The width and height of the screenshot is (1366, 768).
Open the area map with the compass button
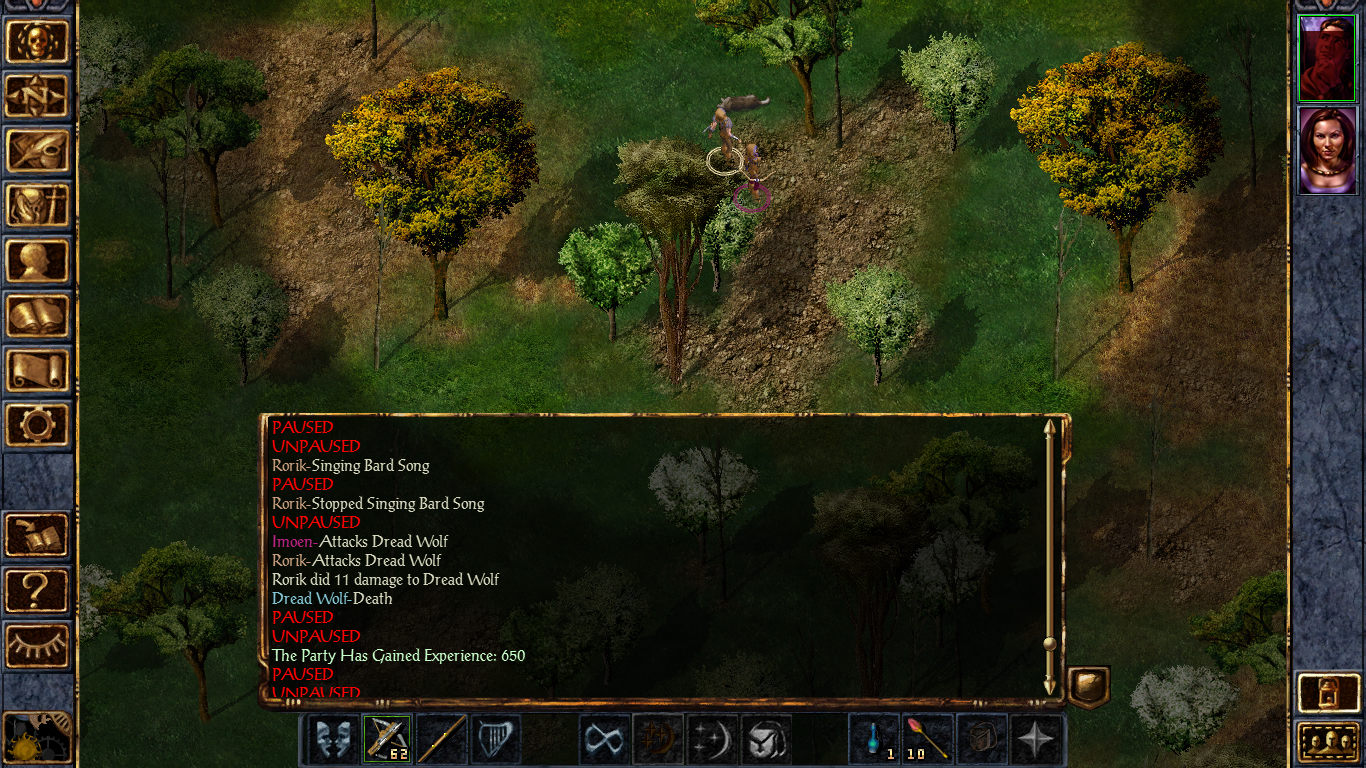(38, 96)
